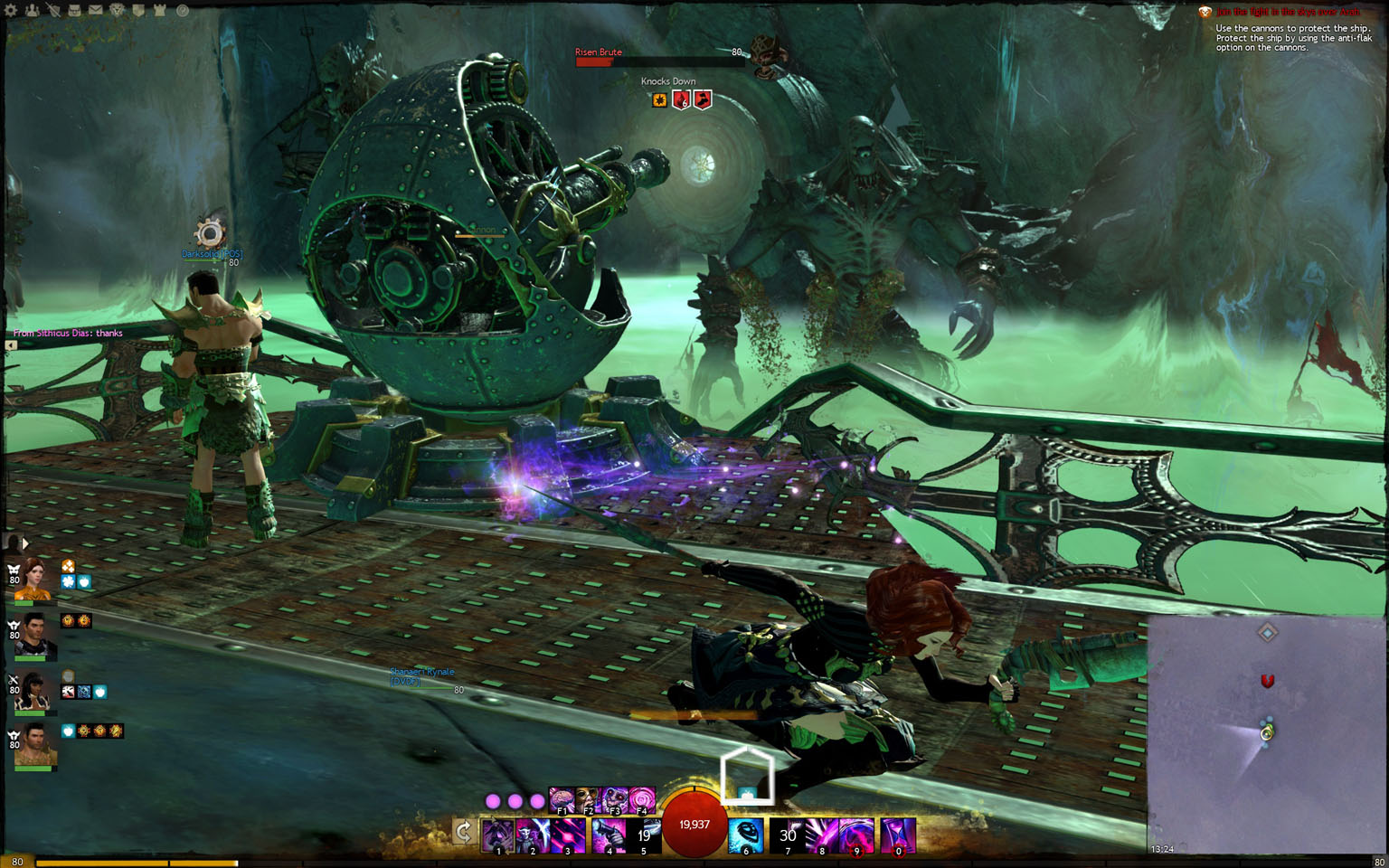Open the Black Lion Trading Company lion icon
Image resolution: width=1389 pixels, height=868 pixels.
(x=118, y=11)
